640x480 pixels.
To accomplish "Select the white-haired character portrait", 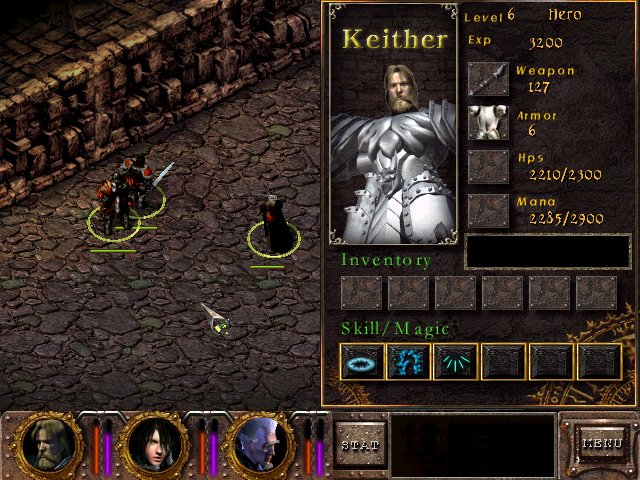I will point(260,443).
